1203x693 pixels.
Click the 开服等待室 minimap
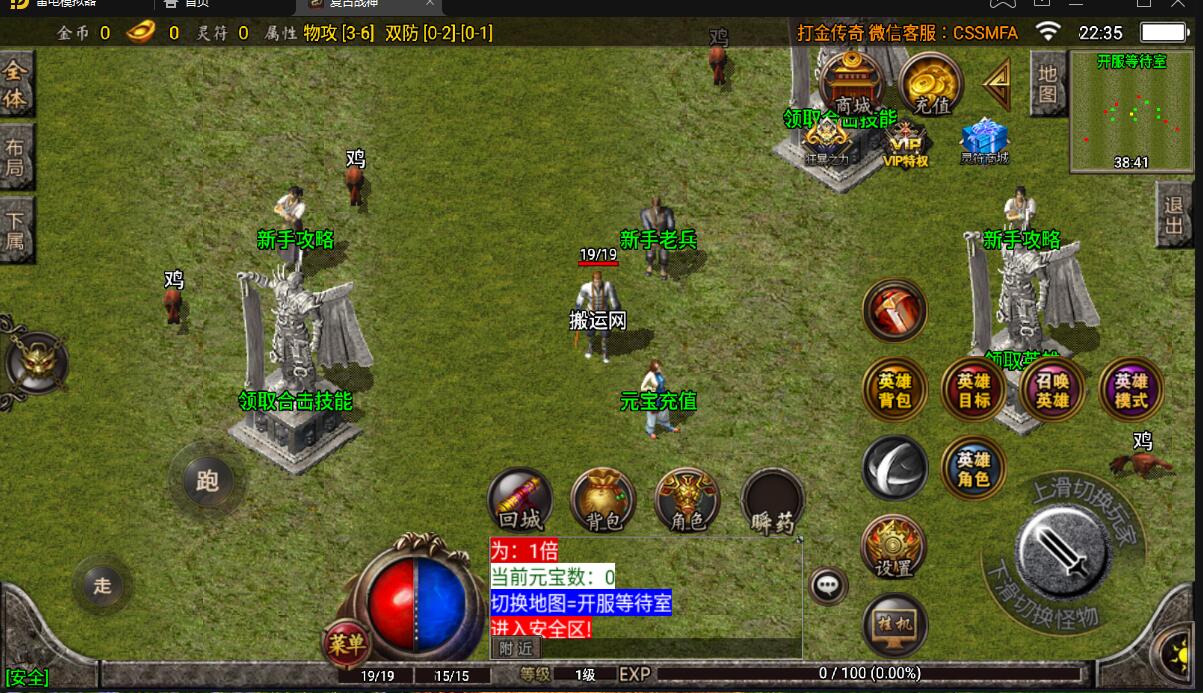1132,112
